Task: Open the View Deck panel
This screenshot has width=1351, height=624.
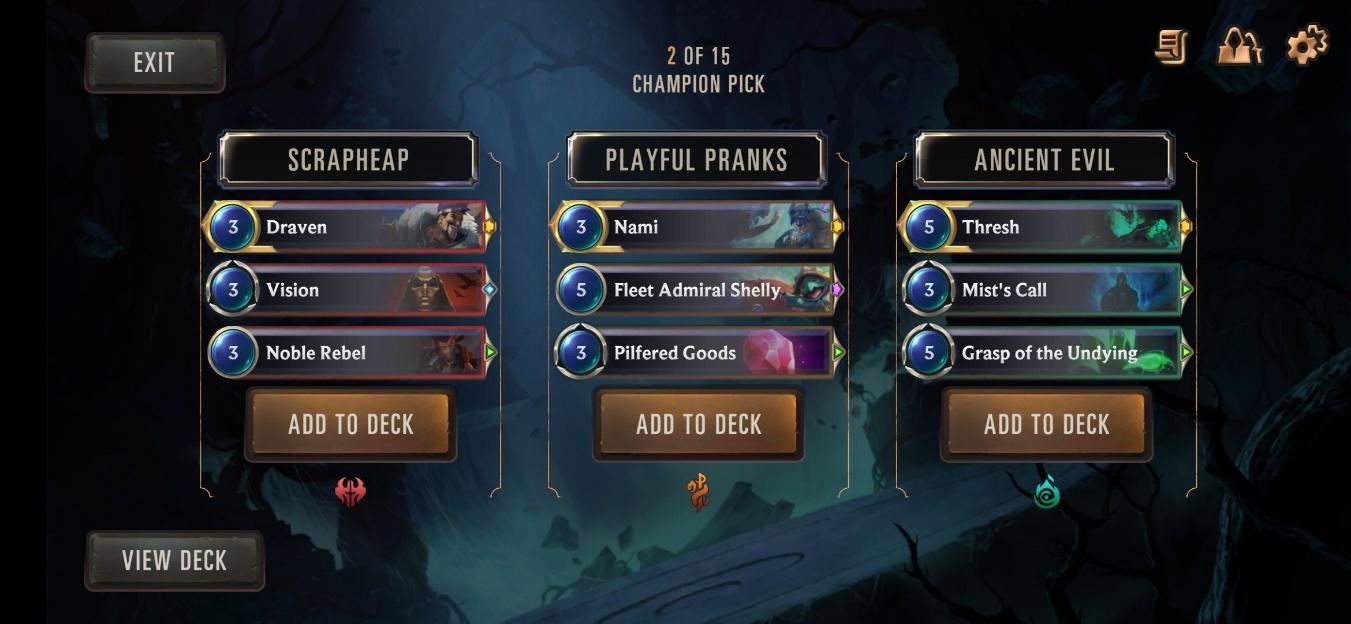Action: coord(174,560)
